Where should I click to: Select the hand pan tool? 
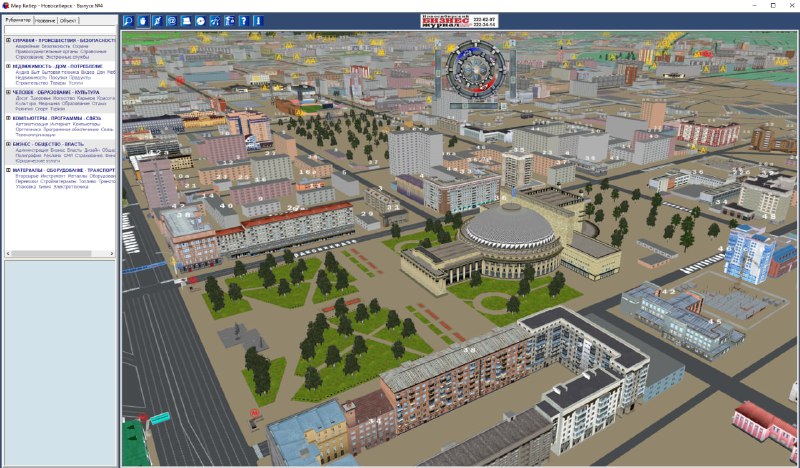(142, 20)
